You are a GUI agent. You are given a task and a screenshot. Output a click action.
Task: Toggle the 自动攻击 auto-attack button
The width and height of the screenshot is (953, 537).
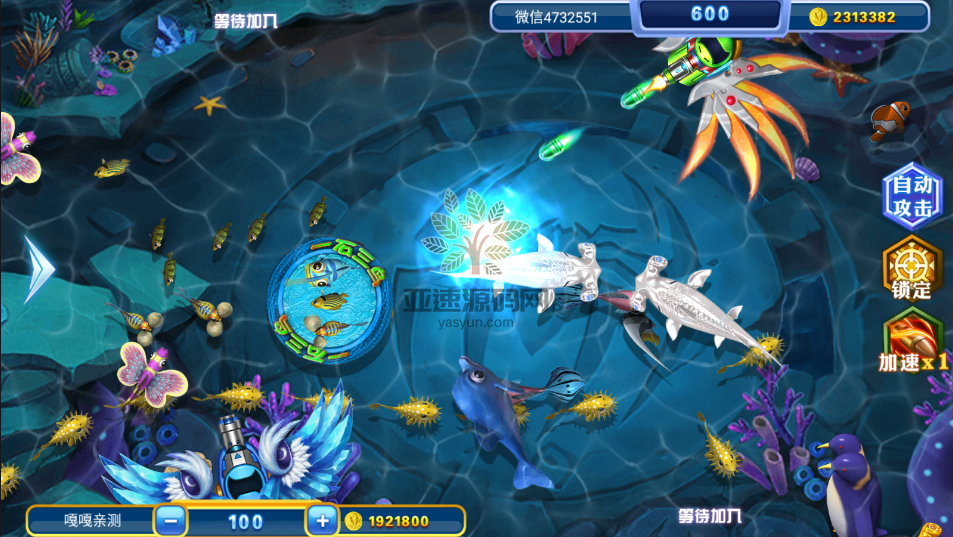point(911,196)
